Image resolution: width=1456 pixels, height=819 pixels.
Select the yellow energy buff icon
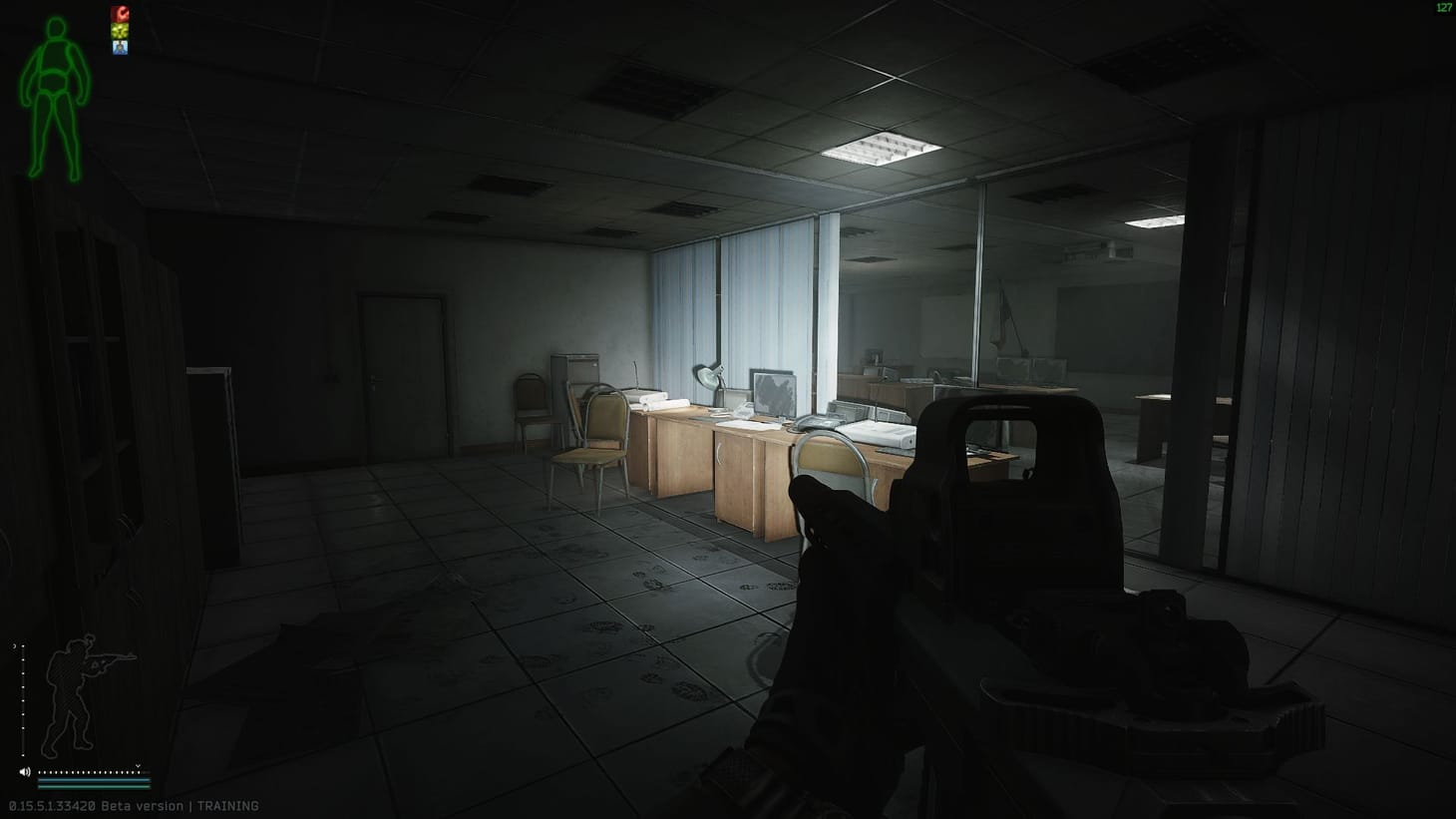[121, 30]
